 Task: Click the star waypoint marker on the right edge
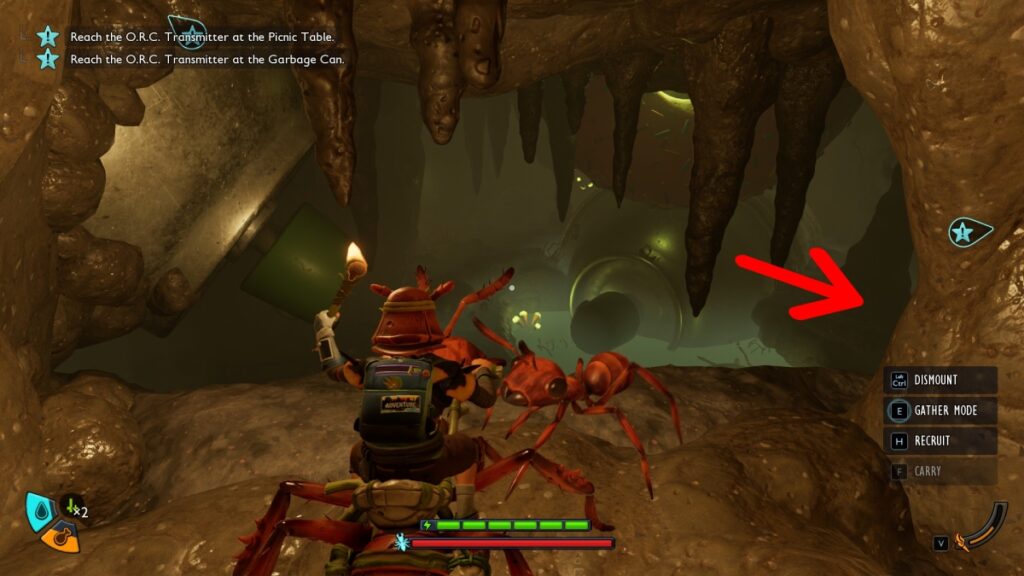coord(964,233)
